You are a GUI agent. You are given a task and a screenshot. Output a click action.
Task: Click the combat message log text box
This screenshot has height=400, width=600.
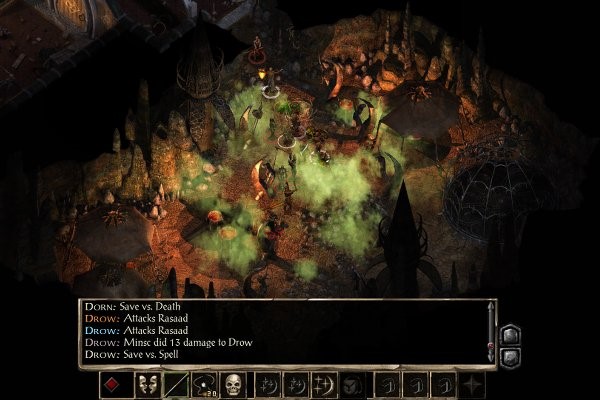coord(280,331)
